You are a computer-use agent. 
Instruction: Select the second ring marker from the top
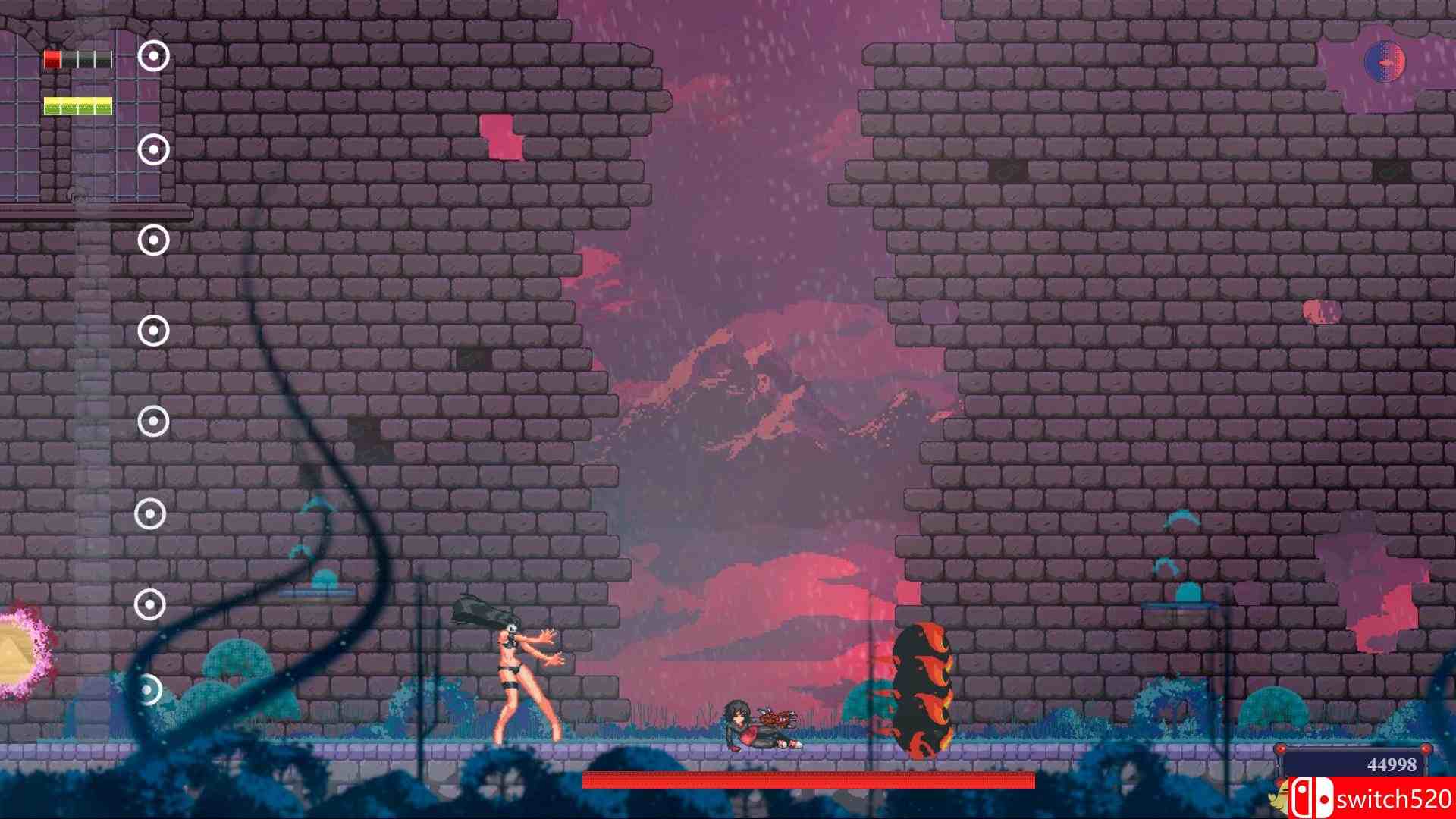click(153, 149)
